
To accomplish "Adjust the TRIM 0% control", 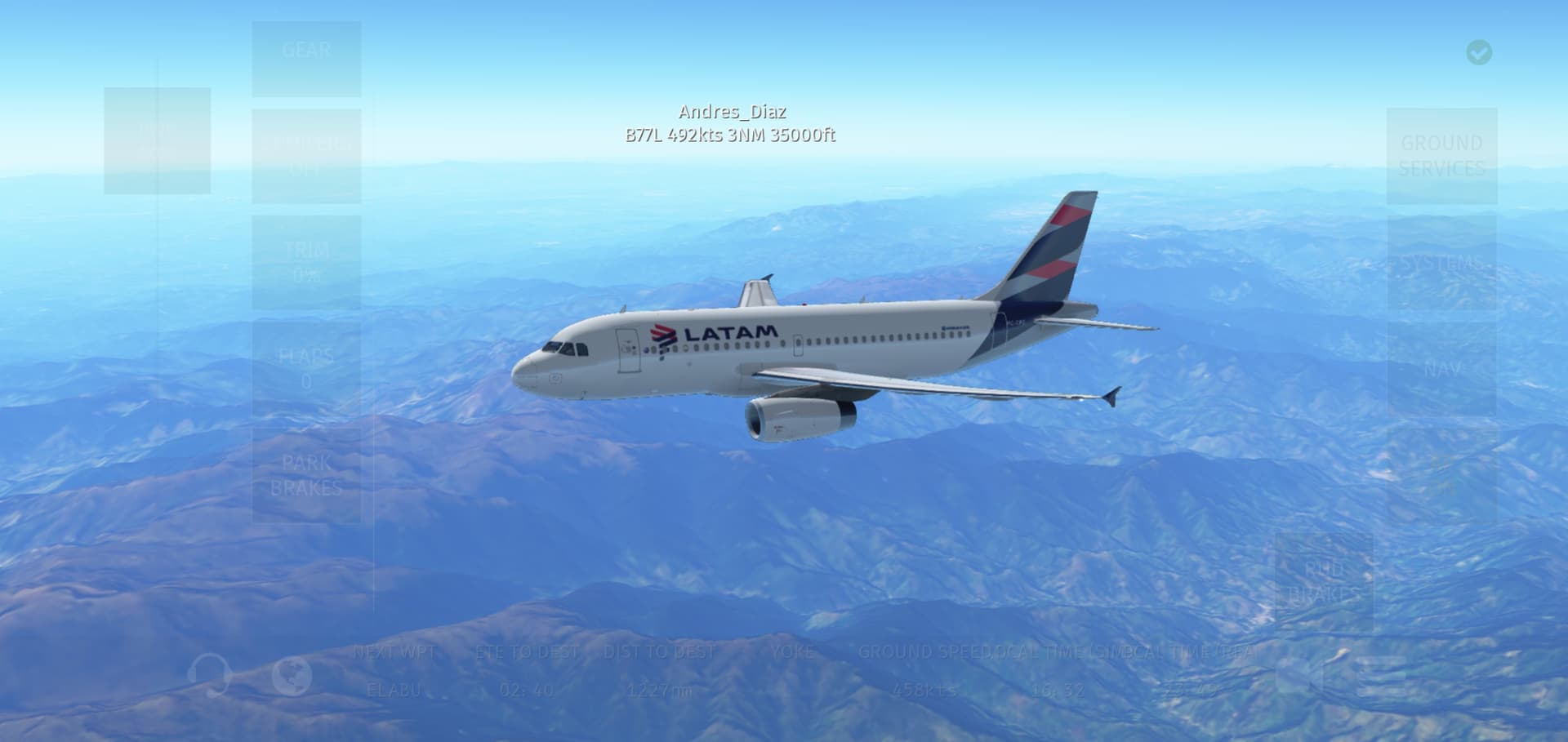I will pos(306,262).
